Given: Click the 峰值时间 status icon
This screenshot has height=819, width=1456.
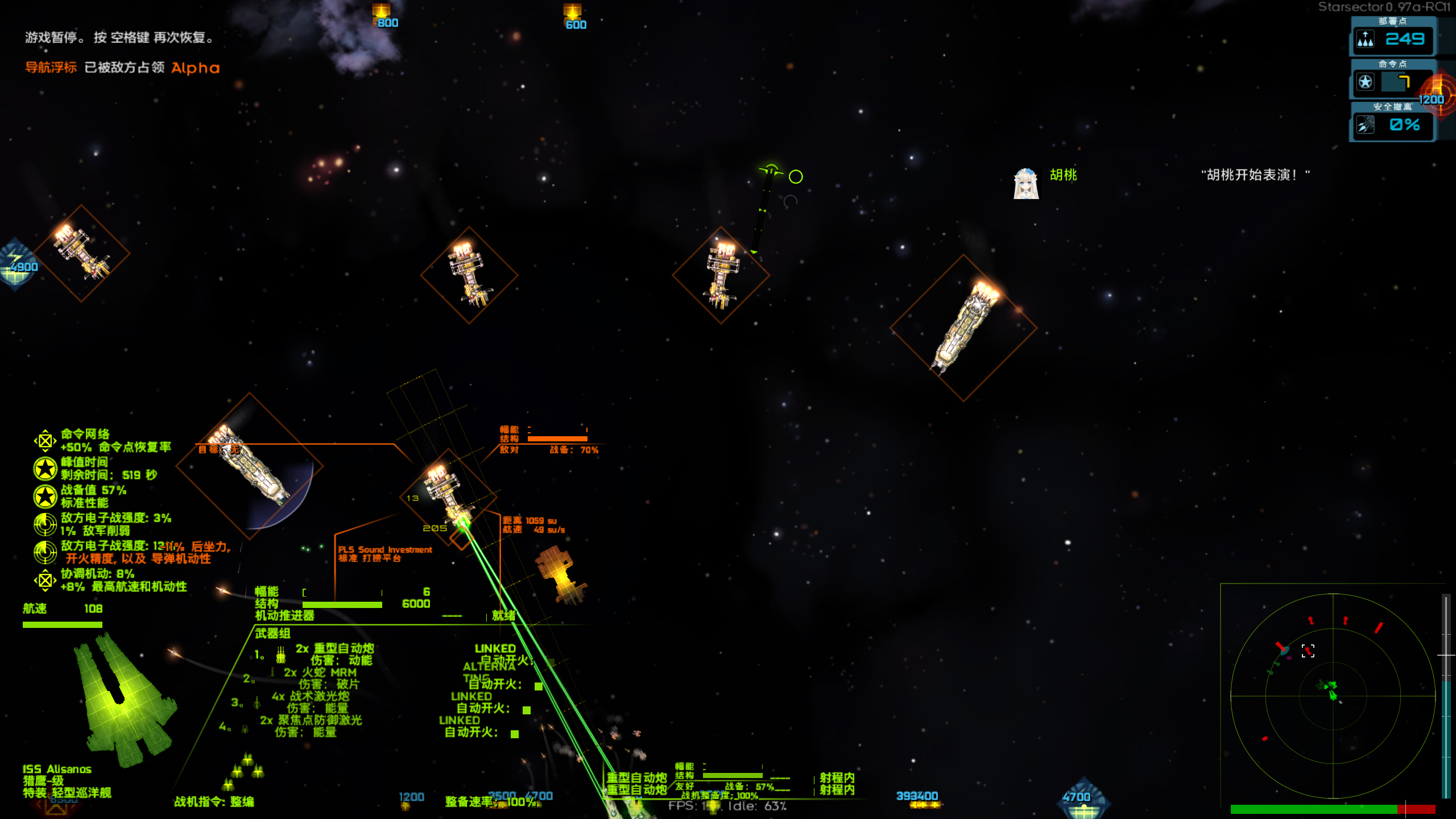Looking at the screenshot, I should (45, 469).
